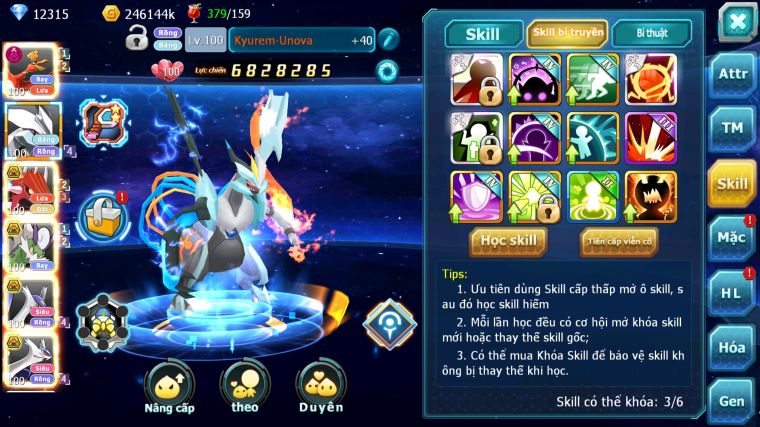This screenshot has height=427, width=760.
Task: Open the Gen side tab
Action: 732,401
